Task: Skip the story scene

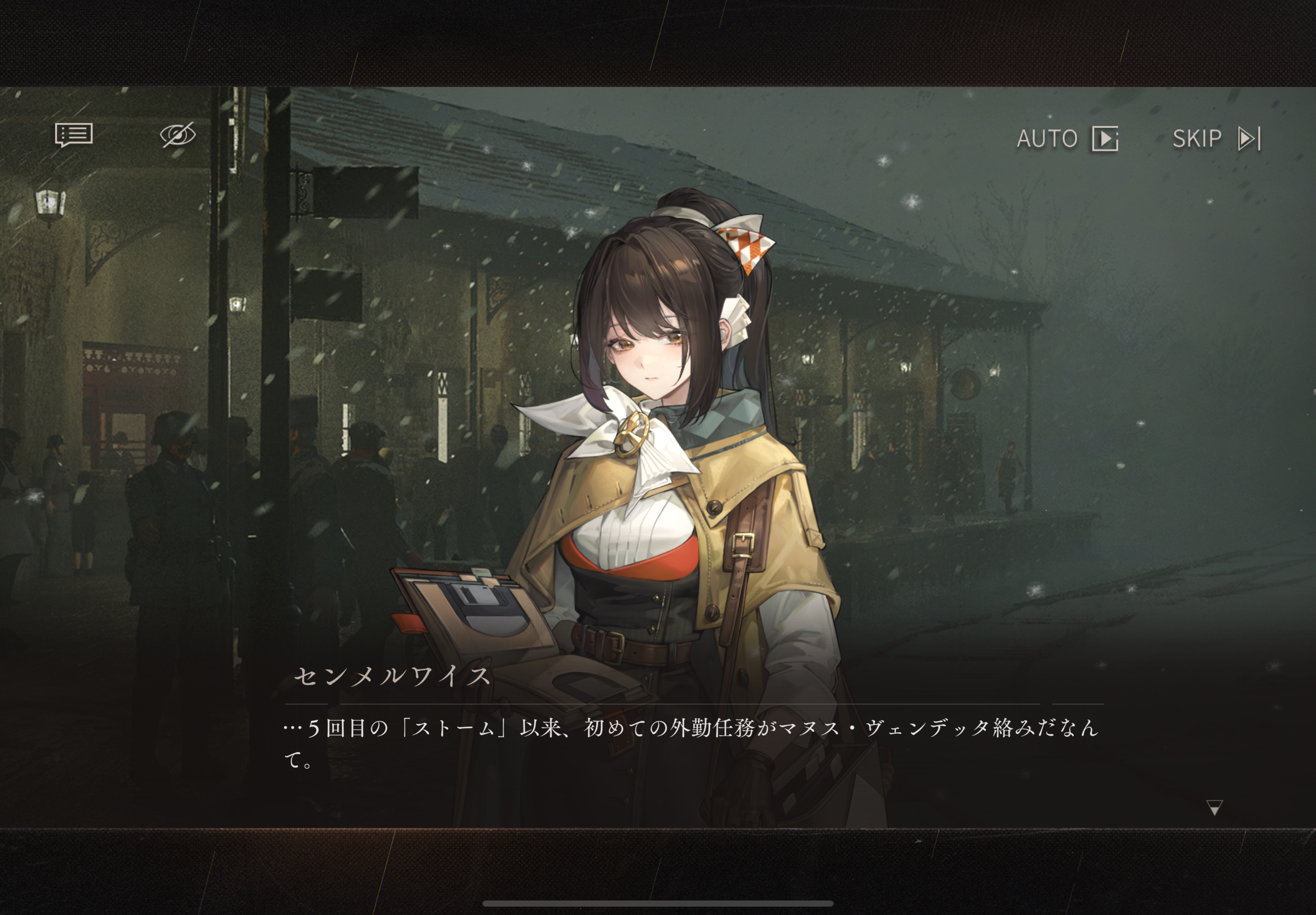Action: coord(1216,139)
